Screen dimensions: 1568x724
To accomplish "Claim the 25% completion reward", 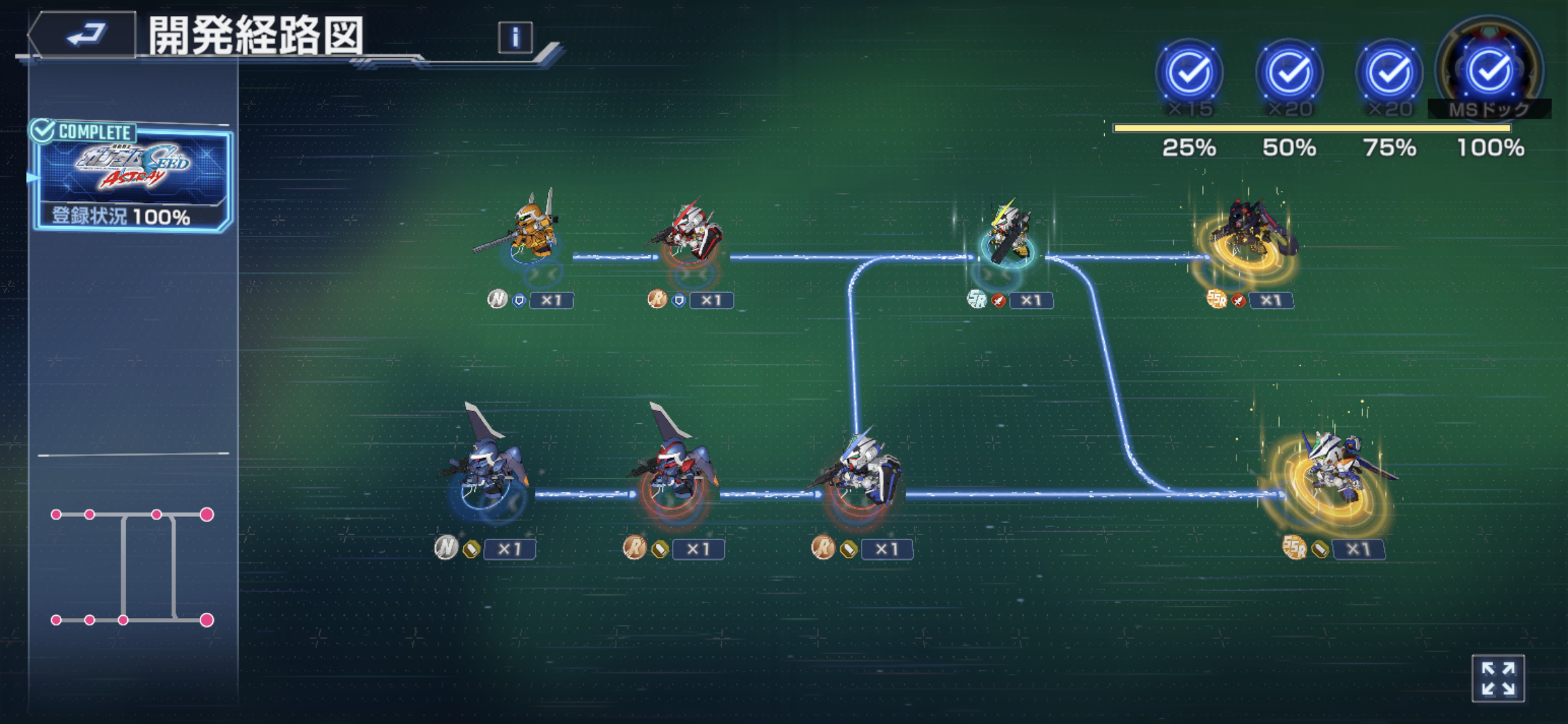I will point(1189,72).
